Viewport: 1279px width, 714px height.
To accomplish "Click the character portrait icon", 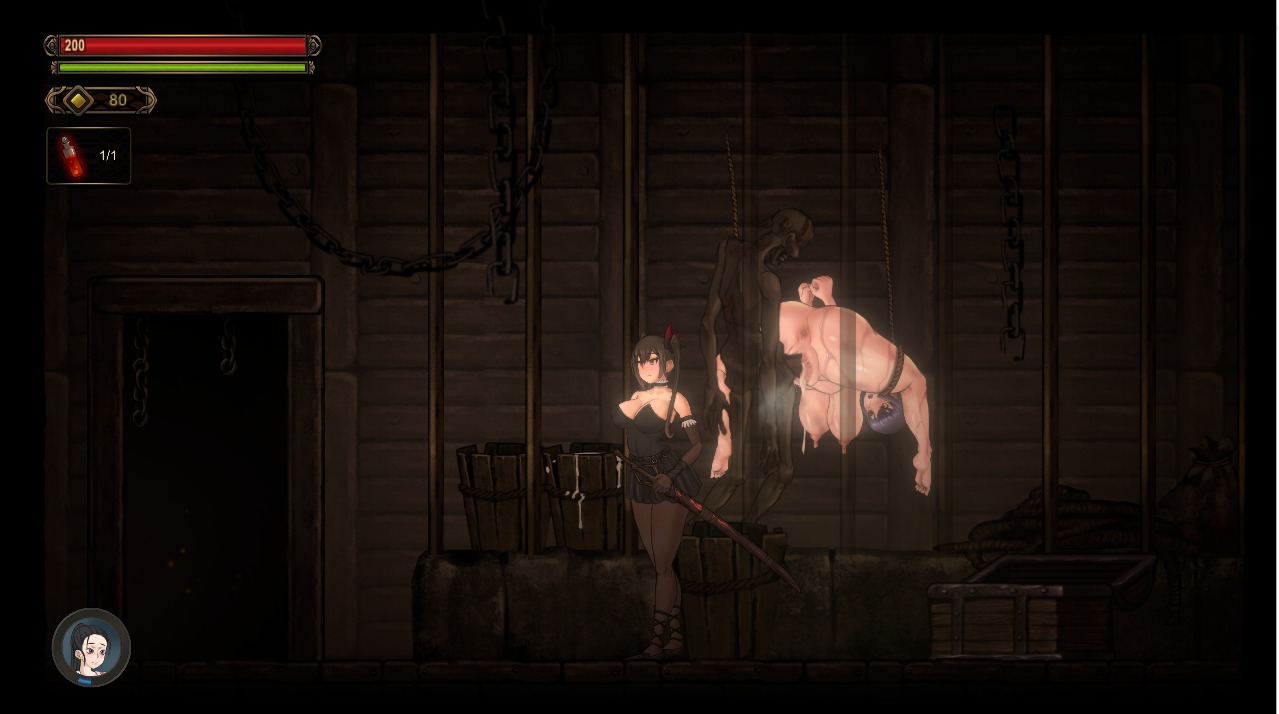I will tap(91, 647).
